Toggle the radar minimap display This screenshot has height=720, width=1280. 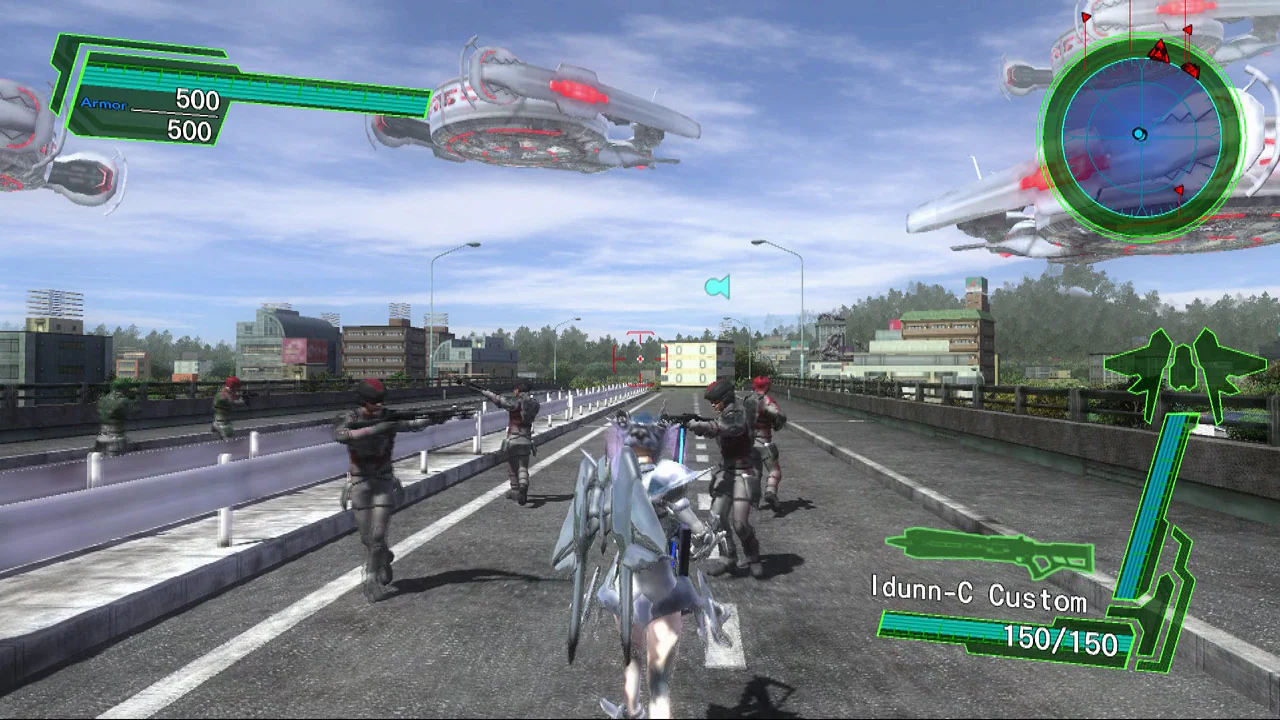[x=1140, y=135]
